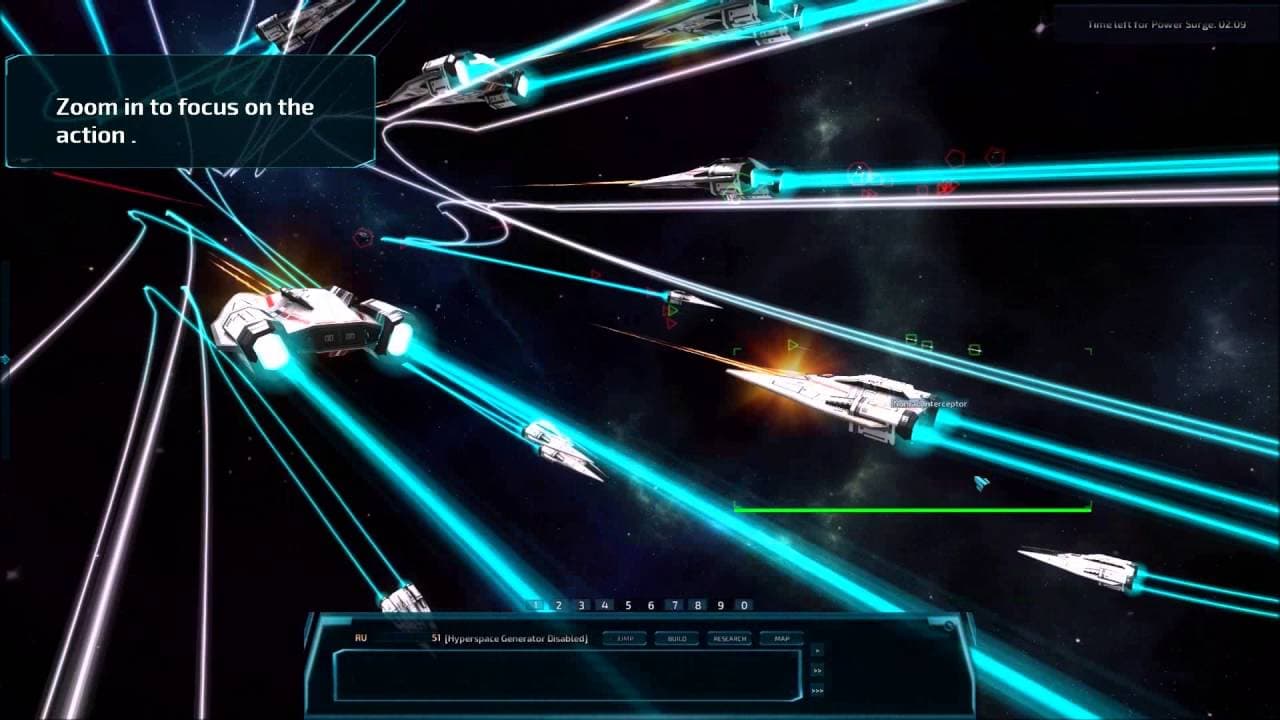Expand the double-arrow message log
The image size is (1280, 720).
pyautogui.click(x=818, y=670)
